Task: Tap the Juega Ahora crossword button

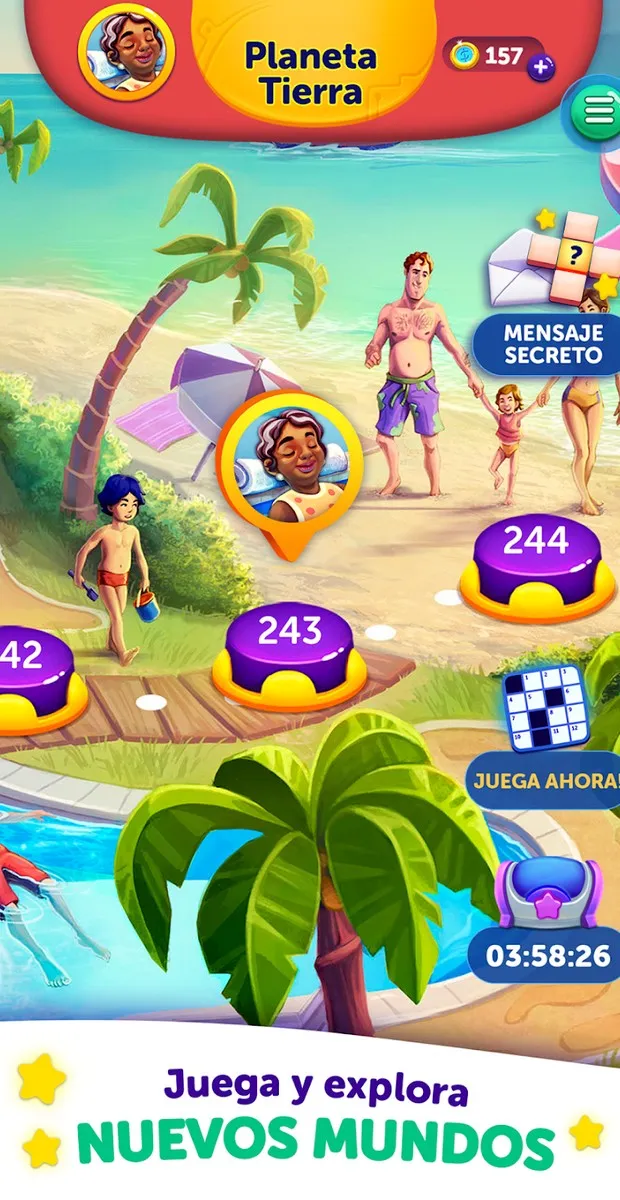Action: 545,778
